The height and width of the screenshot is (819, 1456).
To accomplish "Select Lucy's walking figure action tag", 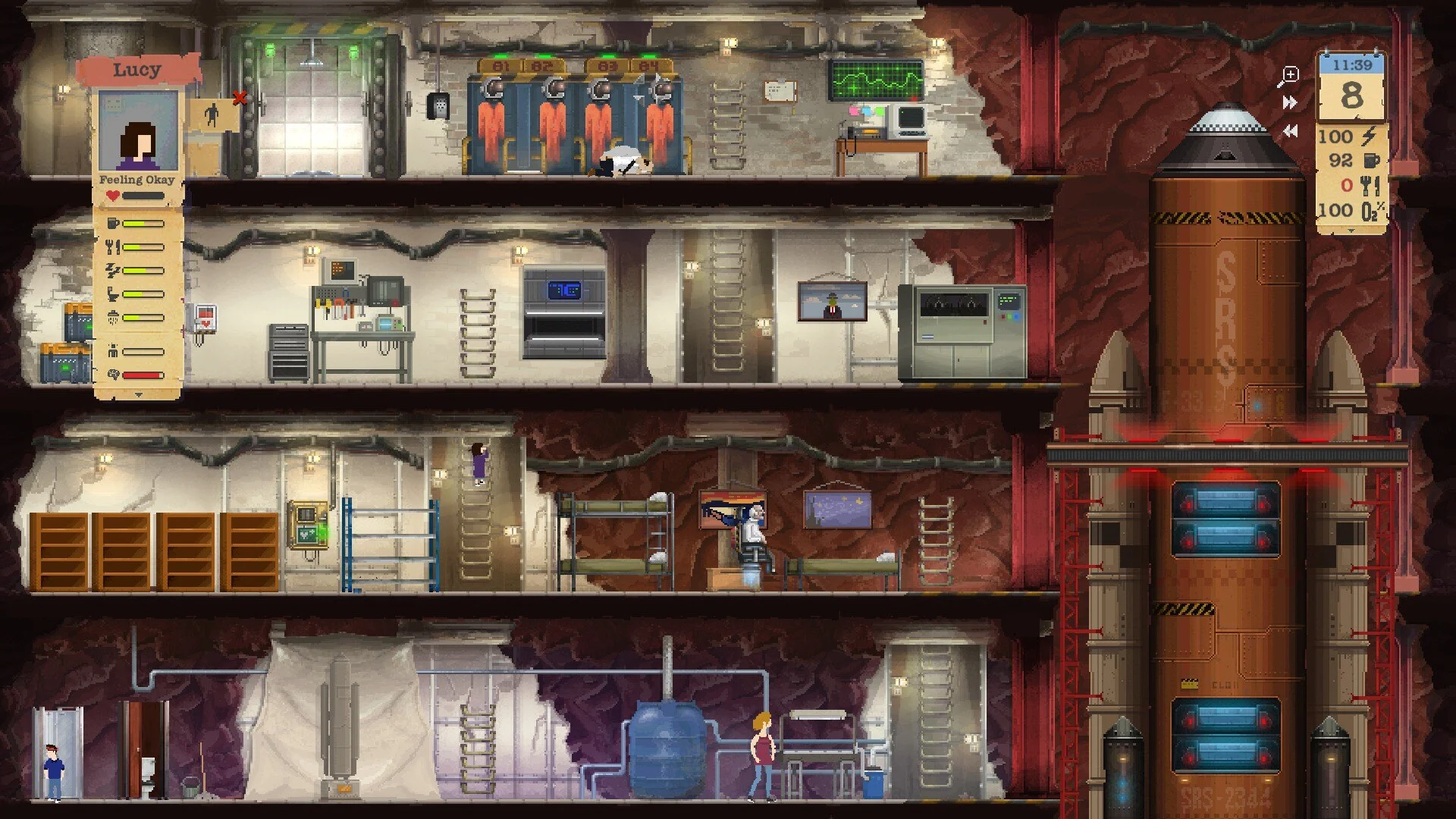I will click(x=212, y=115).
